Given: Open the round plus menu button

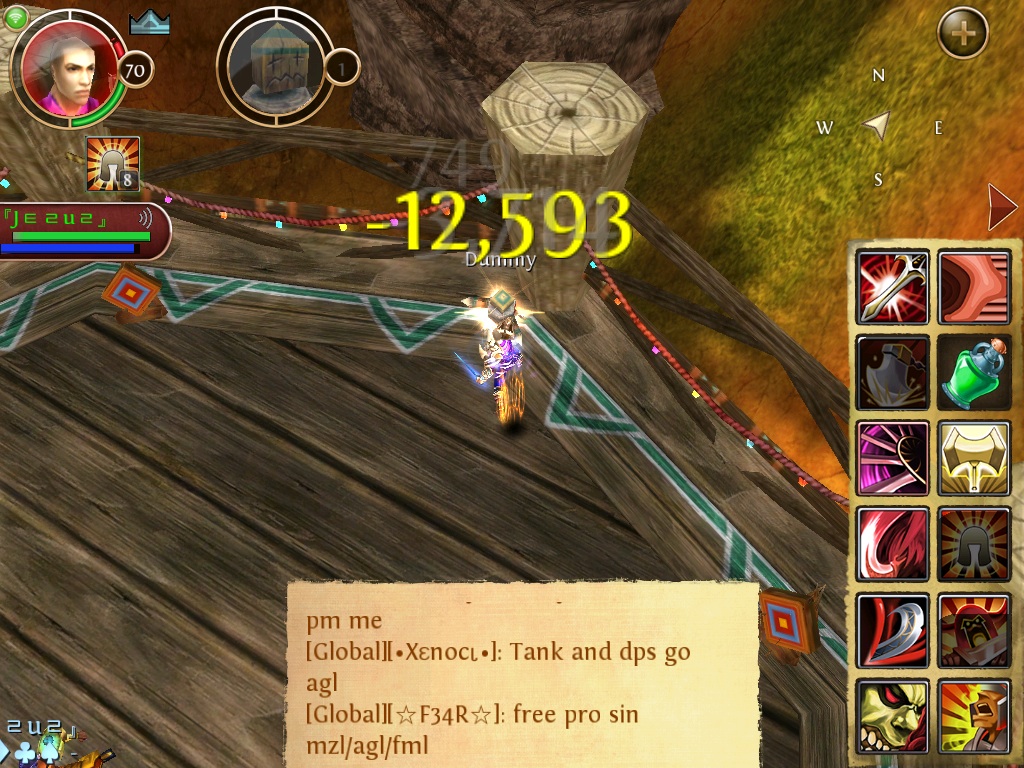Looking at the screenshot, I should pyautogui.click(x=962, y=34).
